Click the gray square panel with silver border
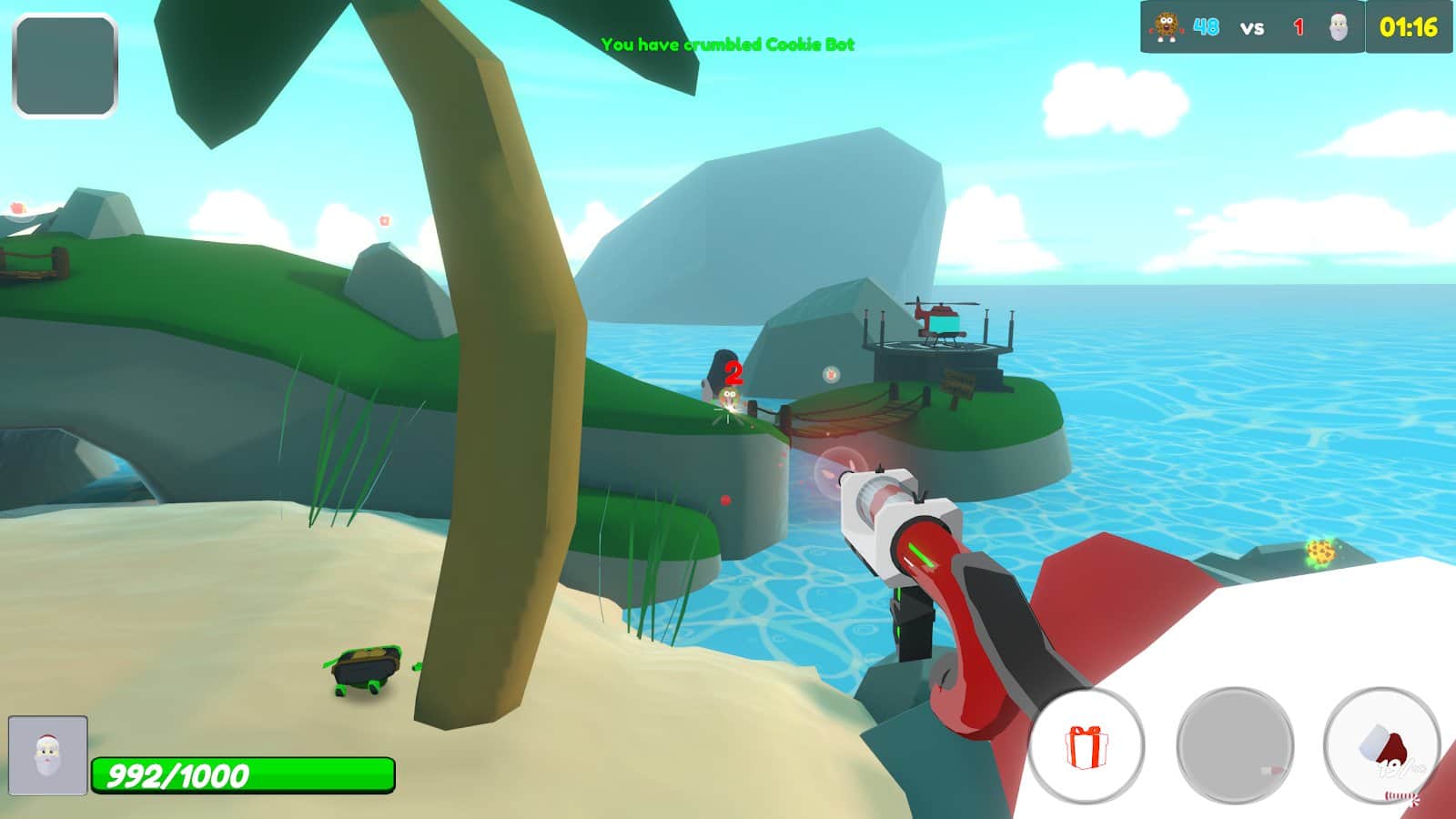 coord(66,66)
